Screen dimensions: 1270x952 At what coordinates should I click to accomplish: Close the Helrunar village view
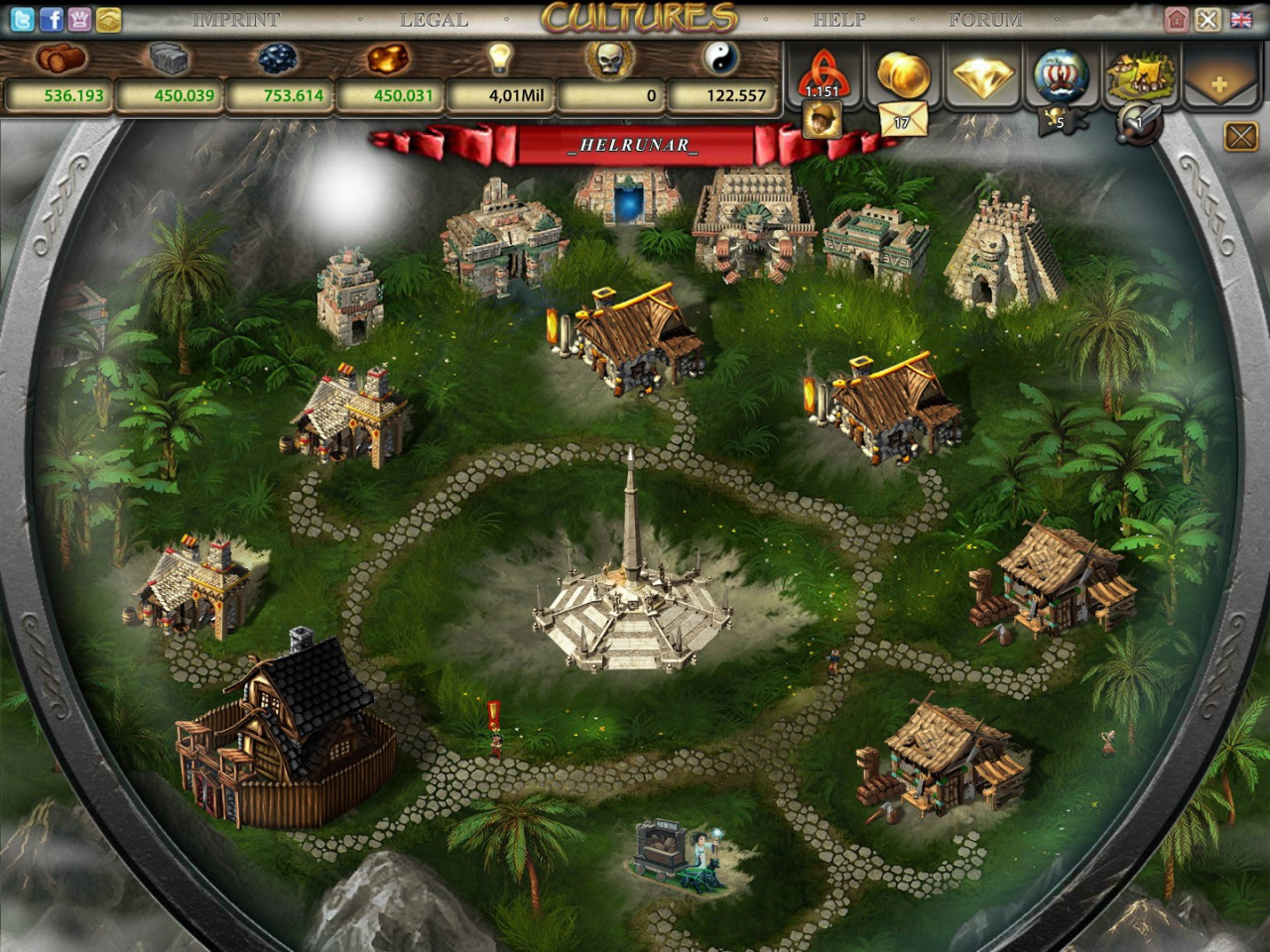tap(1240, 136)
